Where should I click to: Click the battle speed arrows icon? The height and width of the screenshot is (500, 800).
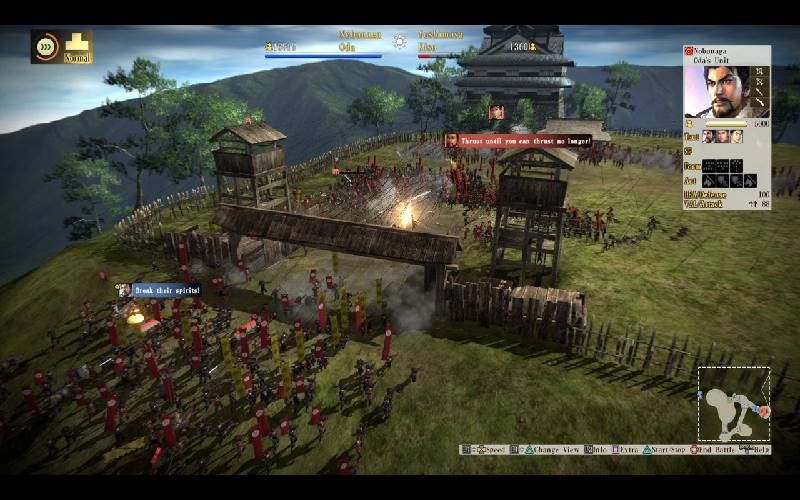[46, 45]
